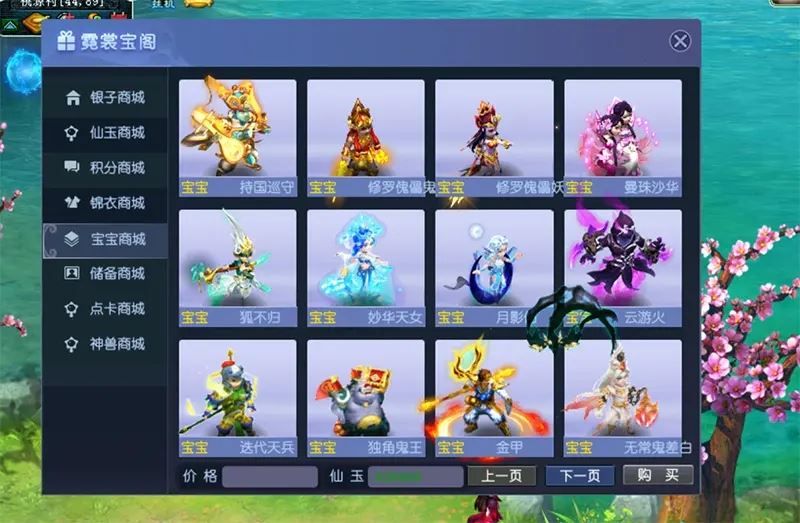Image resolution: width=800 pixels, height=523 pixels.
Task: Click the 购买 purchase button
Action: click(x=657, y=476)
